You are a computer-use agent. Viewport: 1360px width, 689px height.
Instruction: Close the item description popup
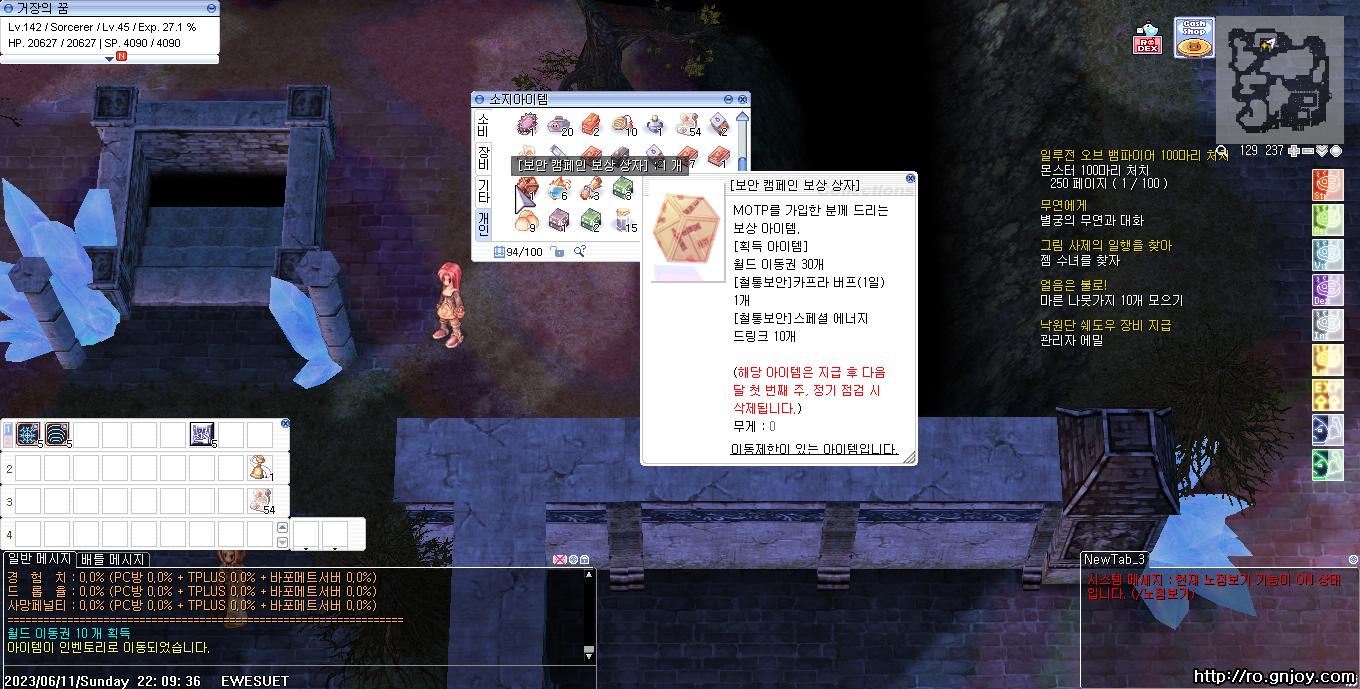(x=910, y=179)
